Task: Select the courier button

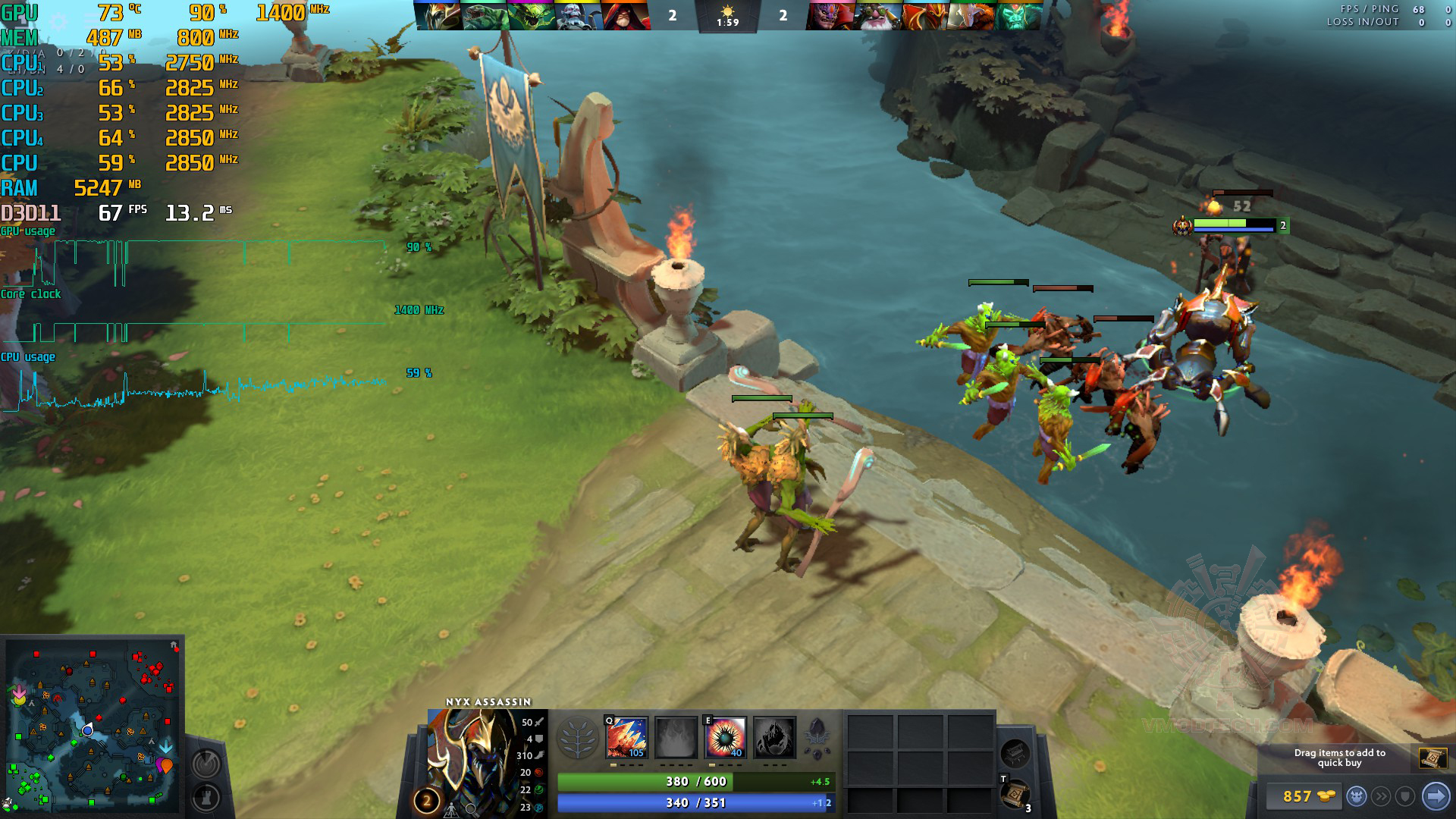Action: click(1357, 796)
